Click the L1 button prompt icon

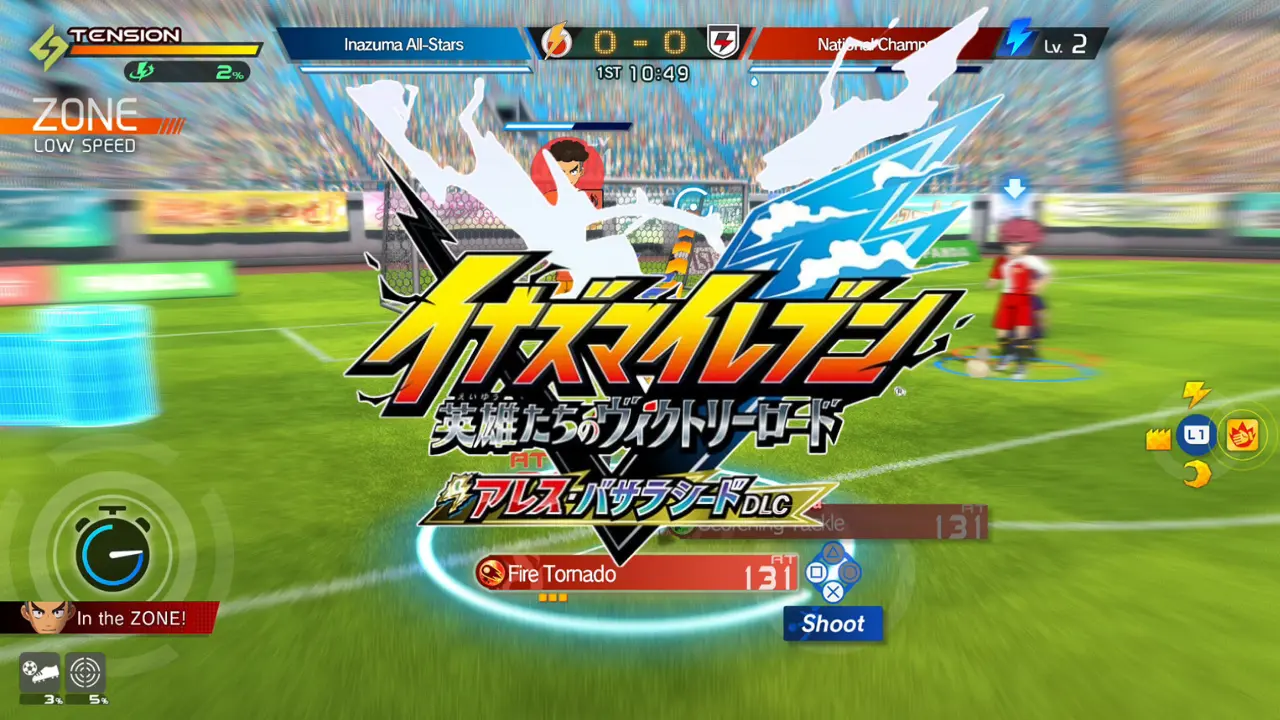pyautogui.click(x=1197, y=435)
